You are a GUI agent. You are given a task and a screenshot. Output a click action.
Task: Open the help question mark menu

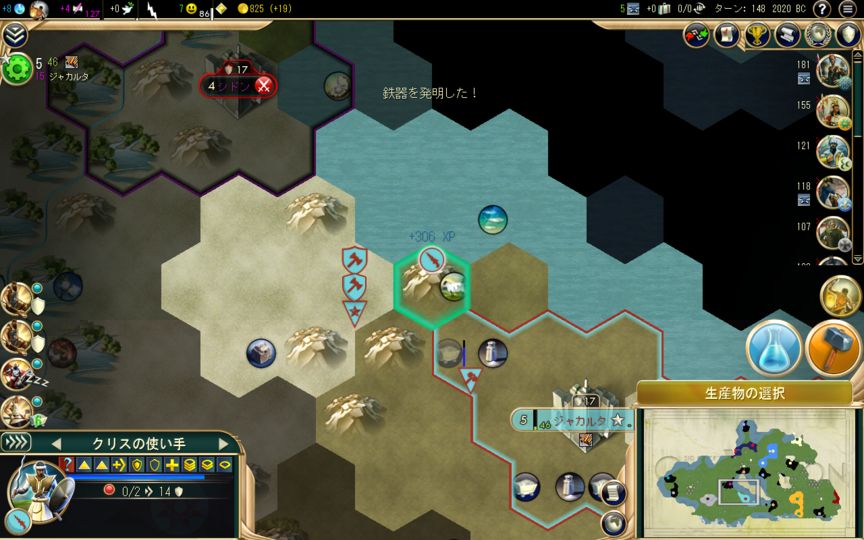[822, 9]
